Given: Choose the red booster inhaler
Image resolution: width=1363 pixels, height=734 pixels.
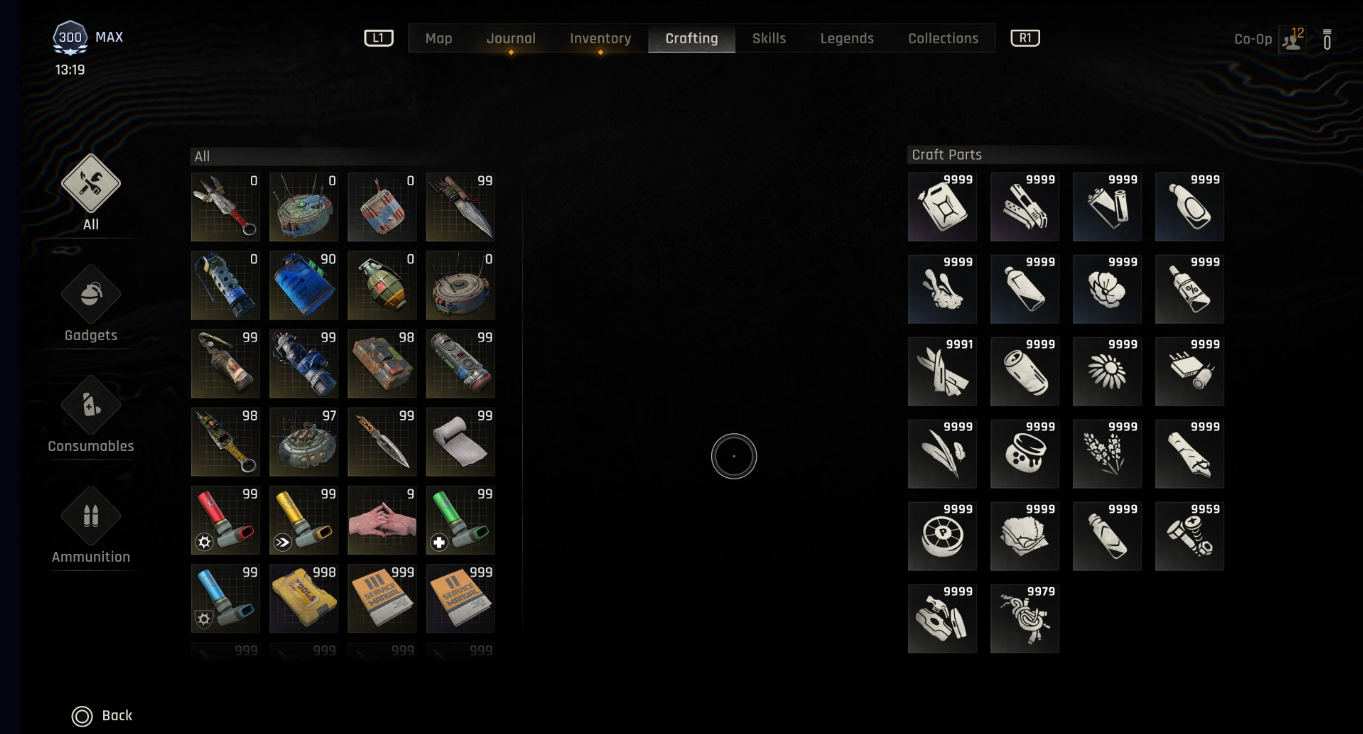Looking at the screenshot, I should point(225,521).
